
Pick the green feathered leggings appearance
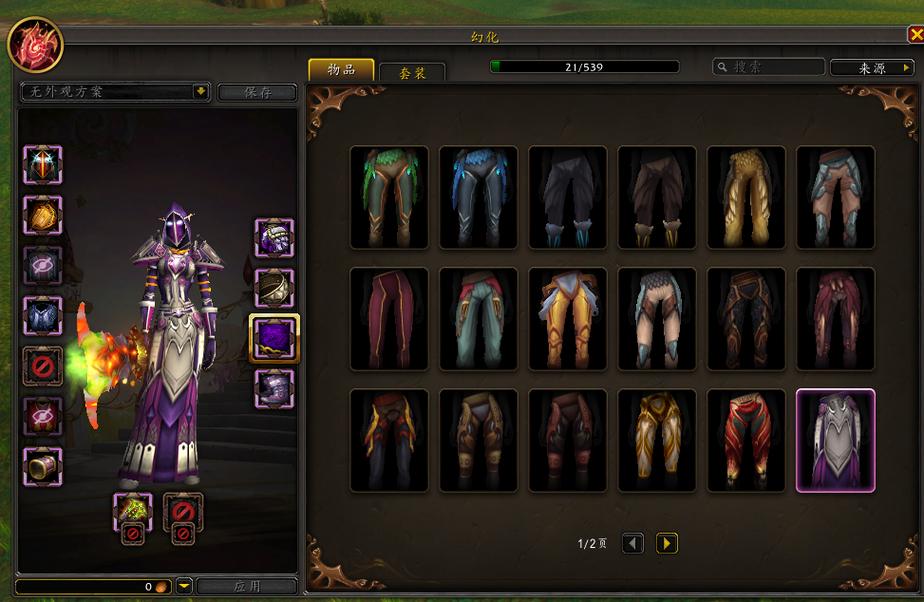389,197
